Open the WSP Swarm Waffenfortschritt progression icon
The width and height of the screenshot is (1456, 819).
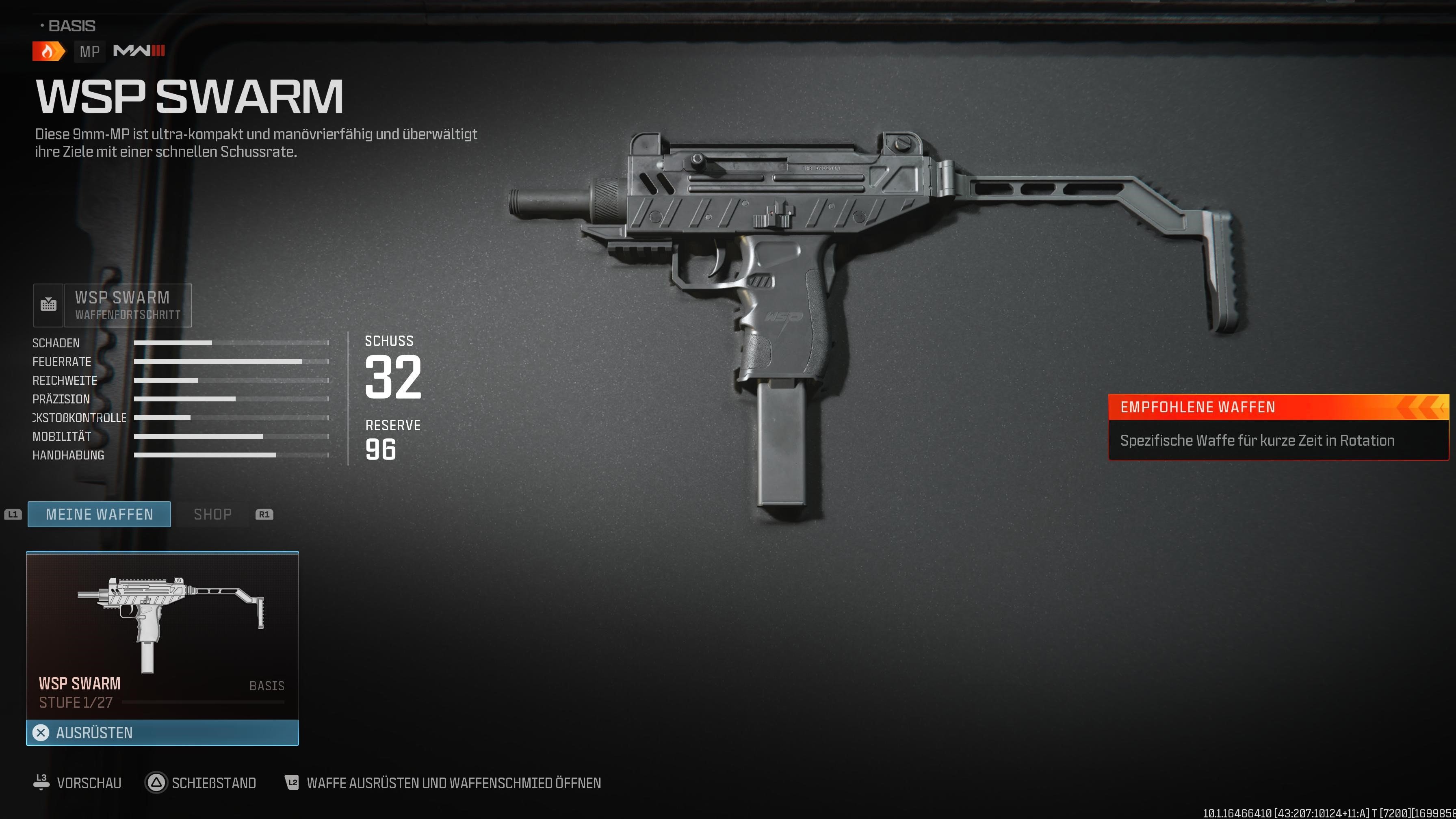click(49, 305)
